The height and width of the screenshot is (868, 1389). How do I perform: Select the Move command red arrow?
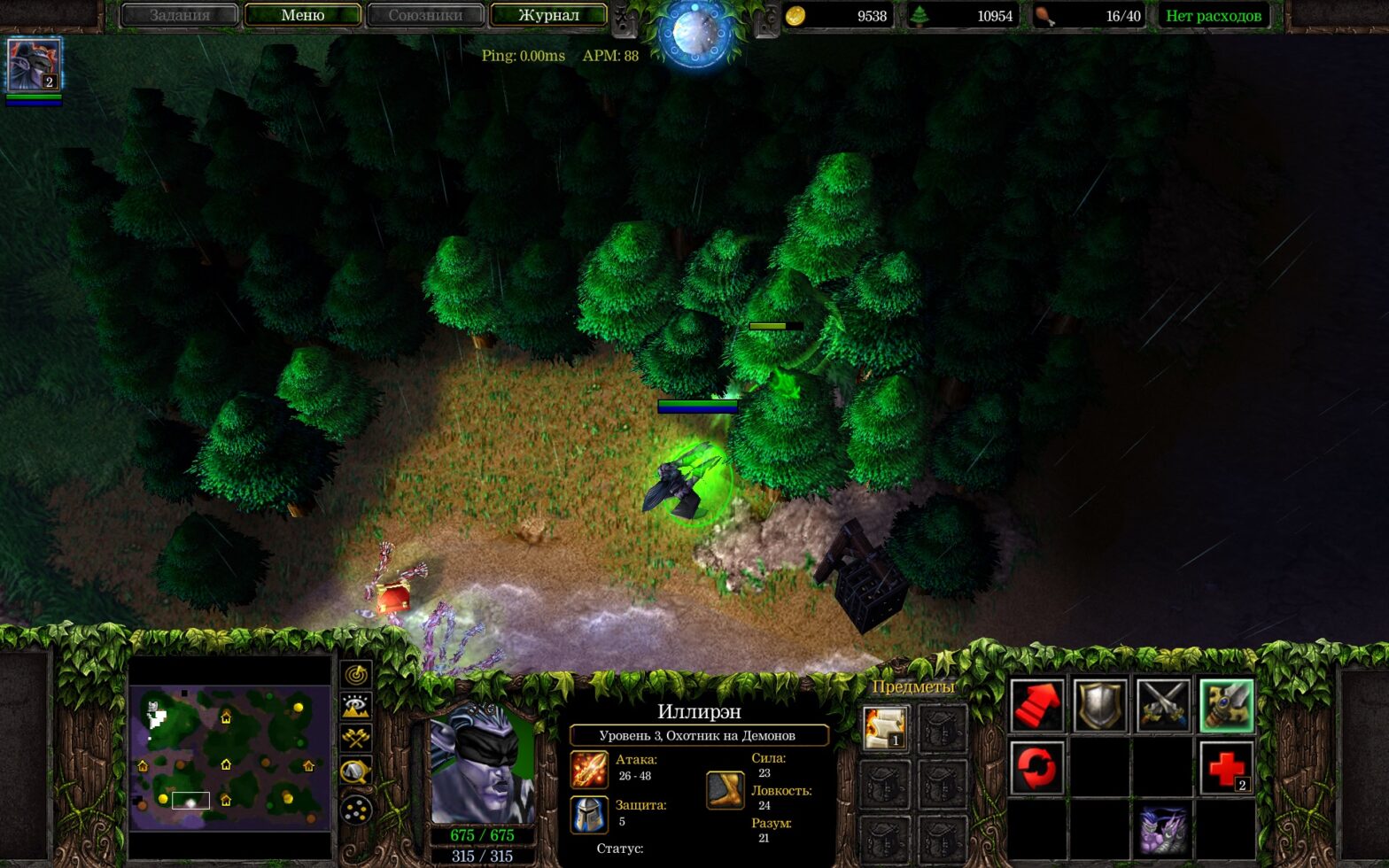[x=1036, y=706]
